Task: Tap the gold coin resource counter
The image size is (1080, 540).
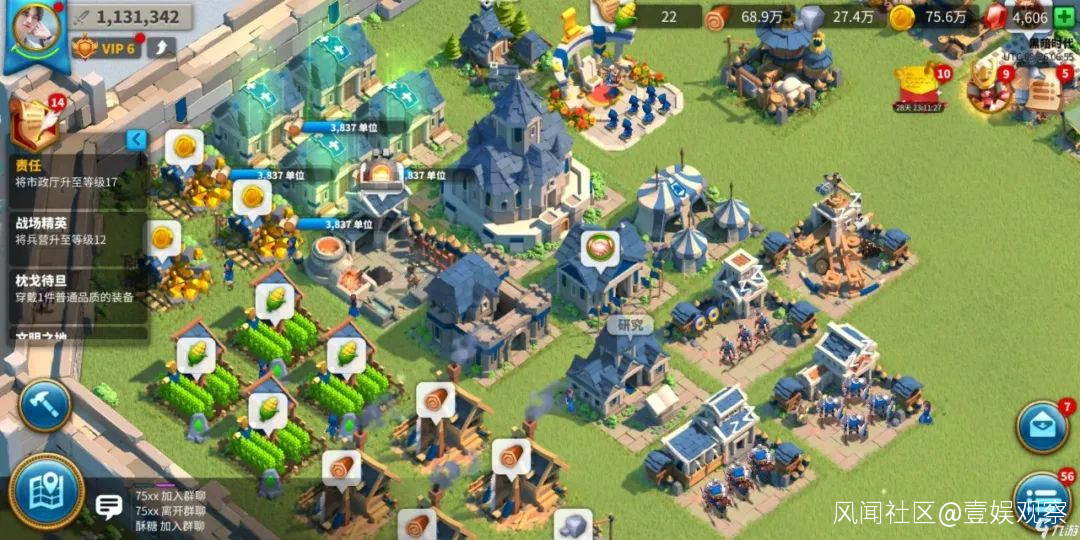Action: point(934,17)
